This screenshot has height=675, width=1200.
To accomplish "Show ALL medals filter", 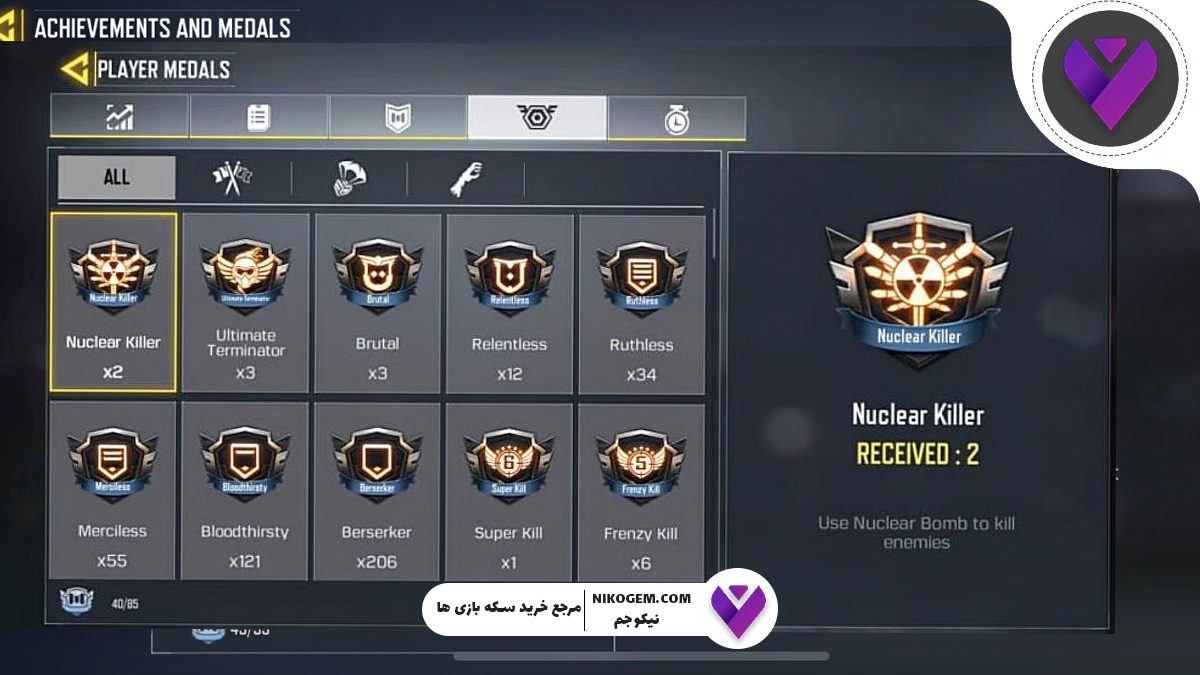I will [x=116, y=178].
